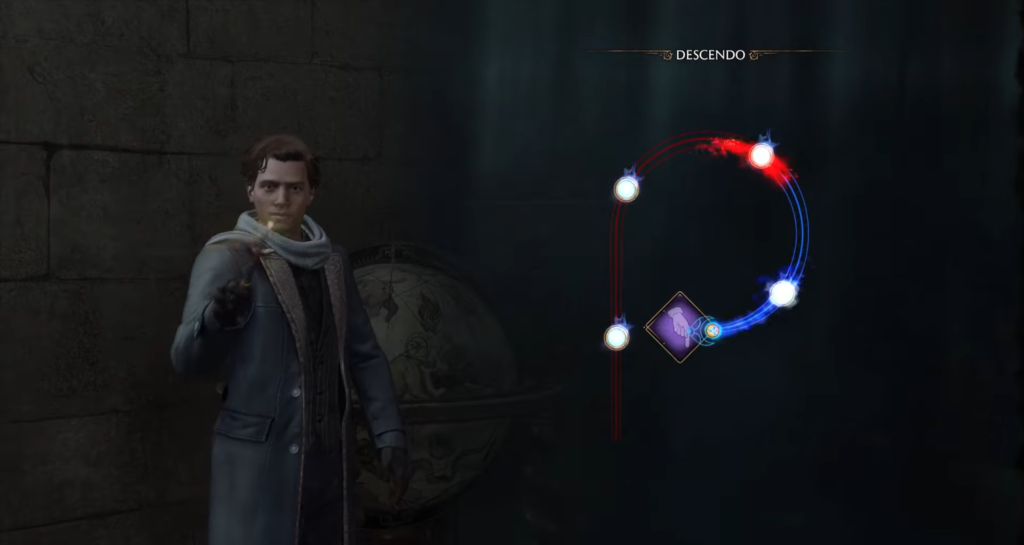1024x545 pixels.
Task: Click the white node on the blue arc
Action: click(x=782, y=293)
